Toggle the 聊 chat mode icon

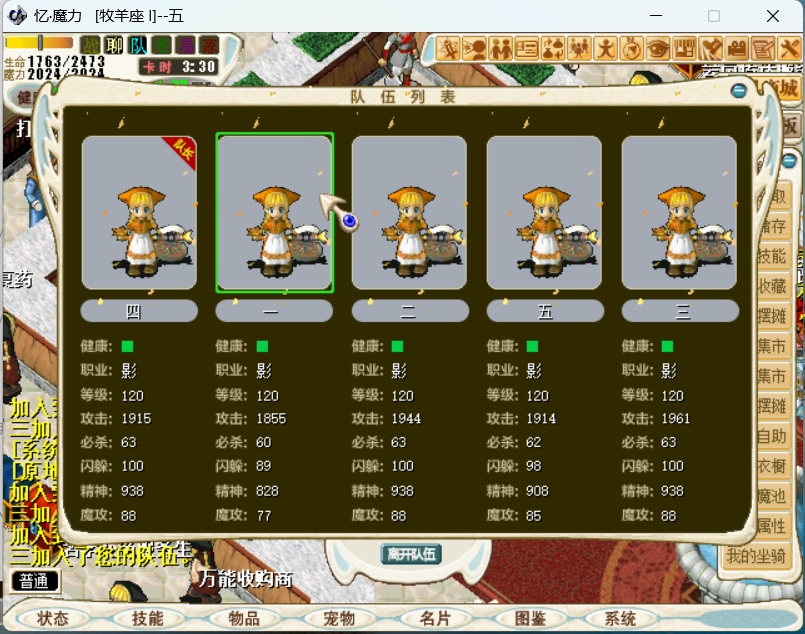pyautogui.click(x=115, y=45)
